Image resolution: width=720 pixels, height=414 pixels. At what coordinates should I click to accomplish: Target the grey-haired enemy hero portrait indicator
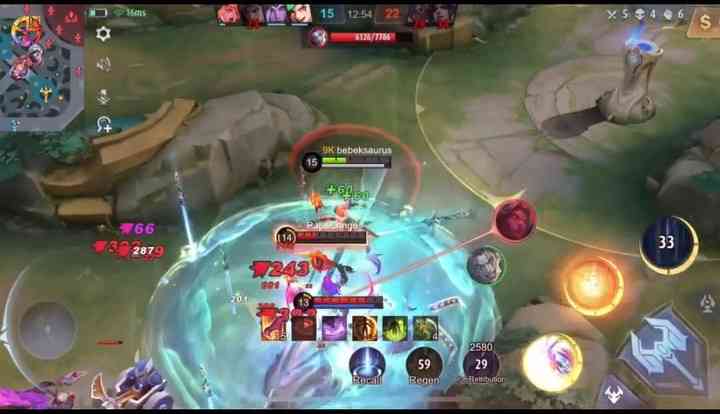click(x=486, y=264)
